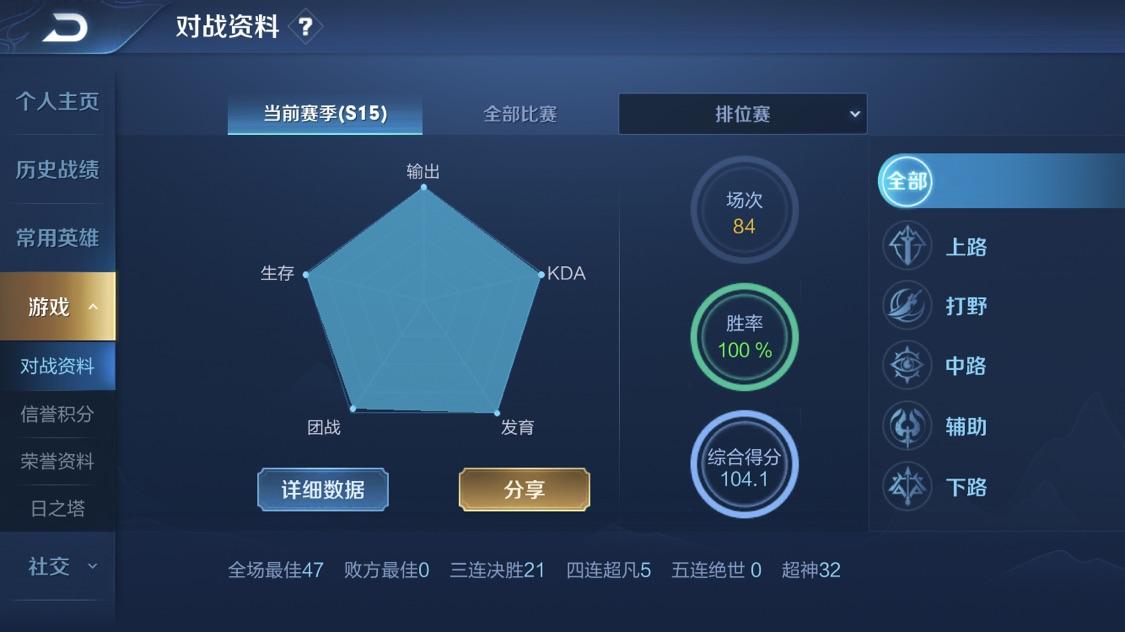Switch to 当前赛季(S15) tab

(325, 114)
